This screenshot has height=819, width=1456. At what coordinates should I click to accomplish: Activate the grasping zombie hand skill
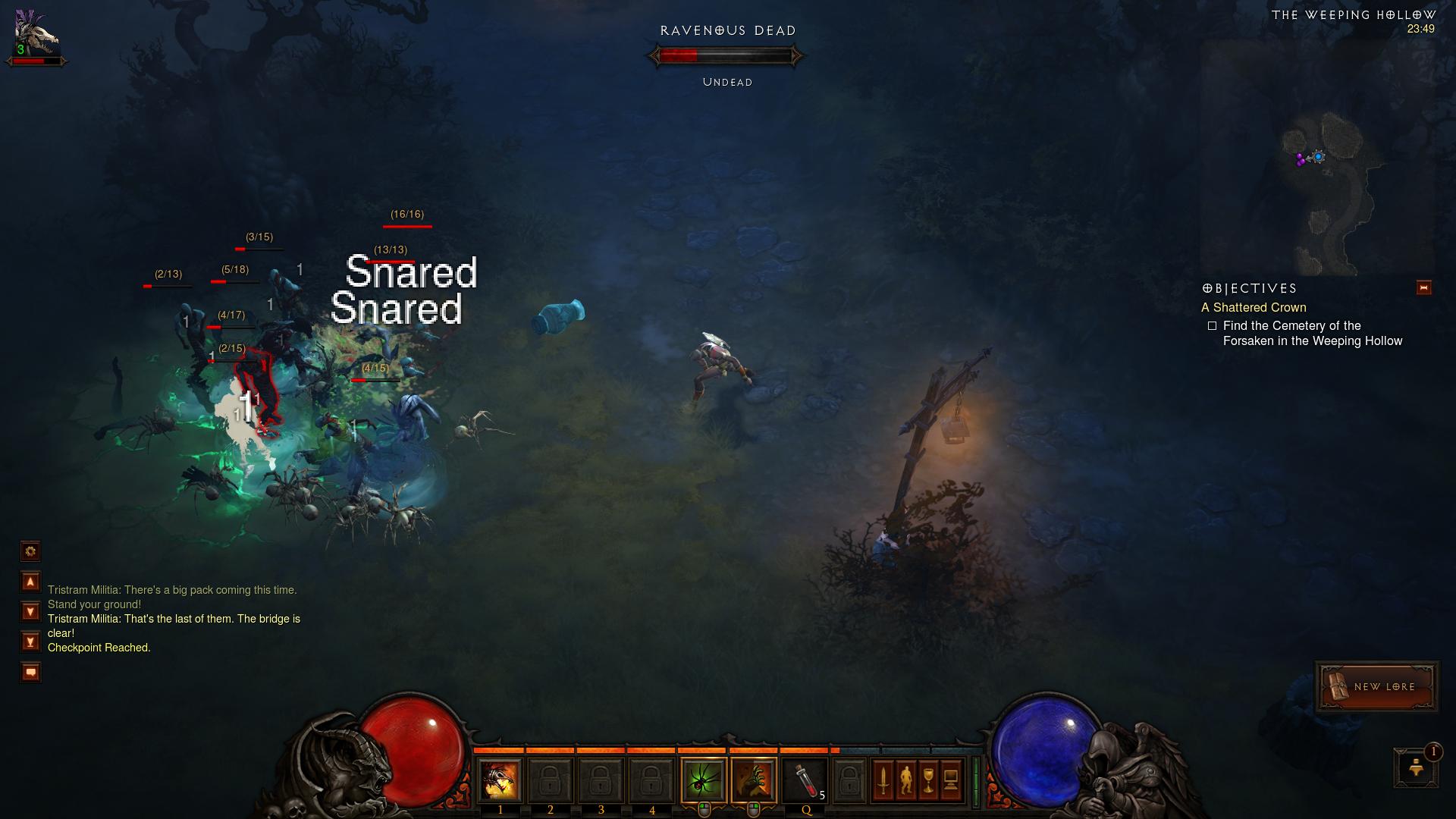pos(754,780)
